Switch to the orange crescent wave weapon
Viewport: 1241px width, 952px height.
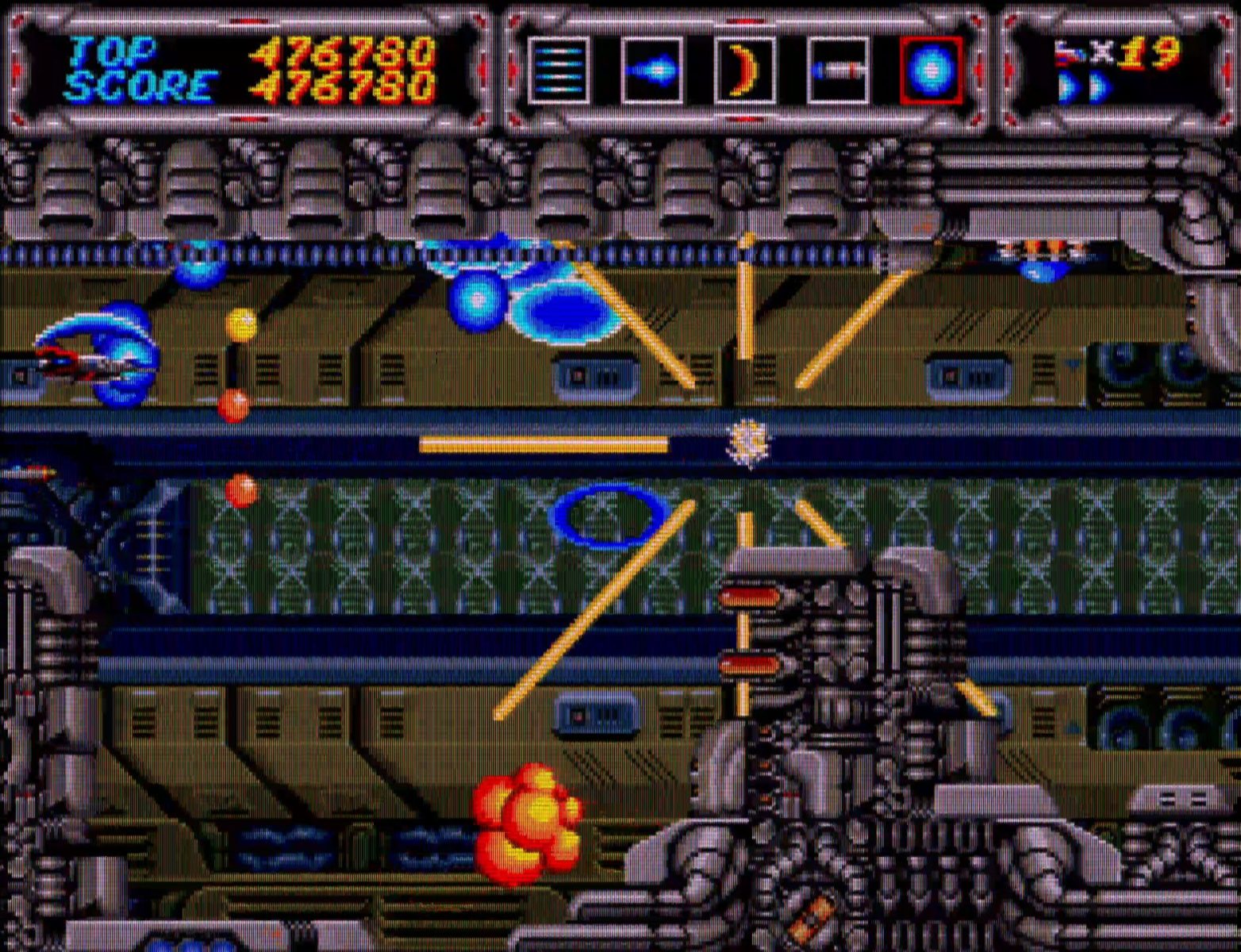point(744,70)
